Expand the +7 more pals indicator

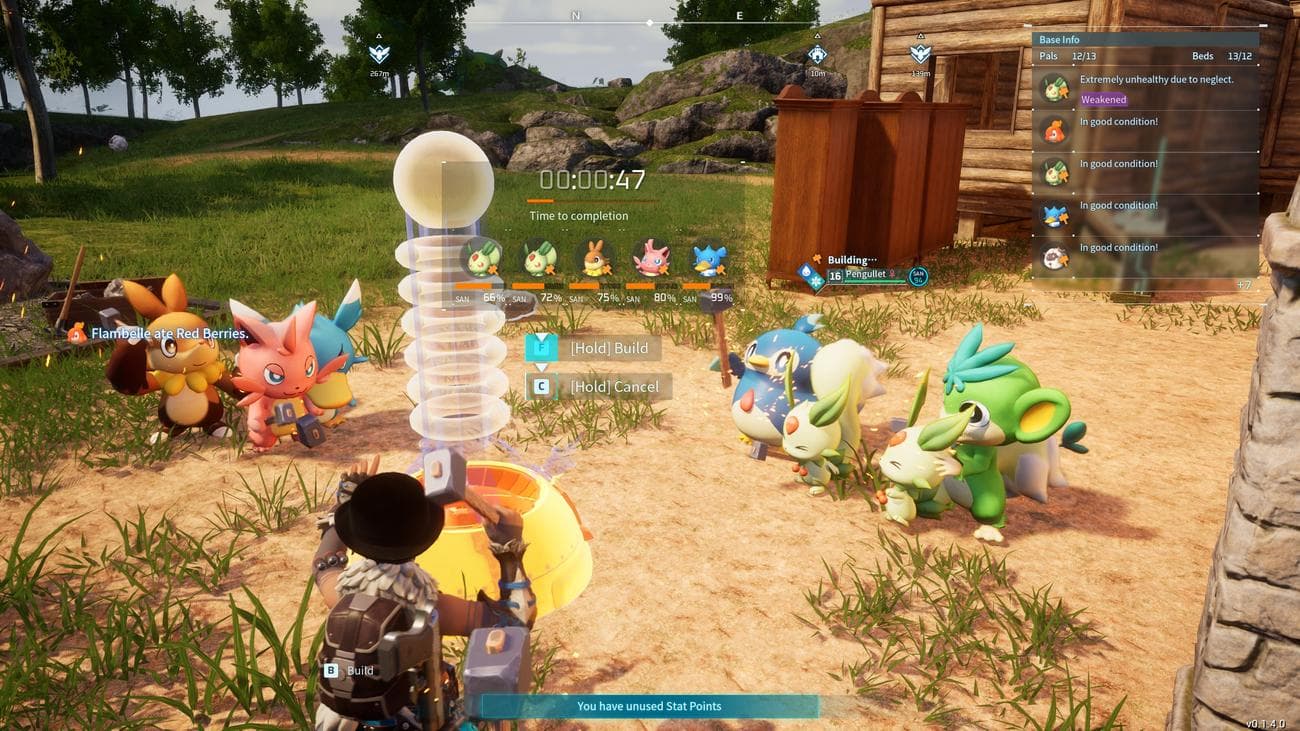coord(1243,285)
